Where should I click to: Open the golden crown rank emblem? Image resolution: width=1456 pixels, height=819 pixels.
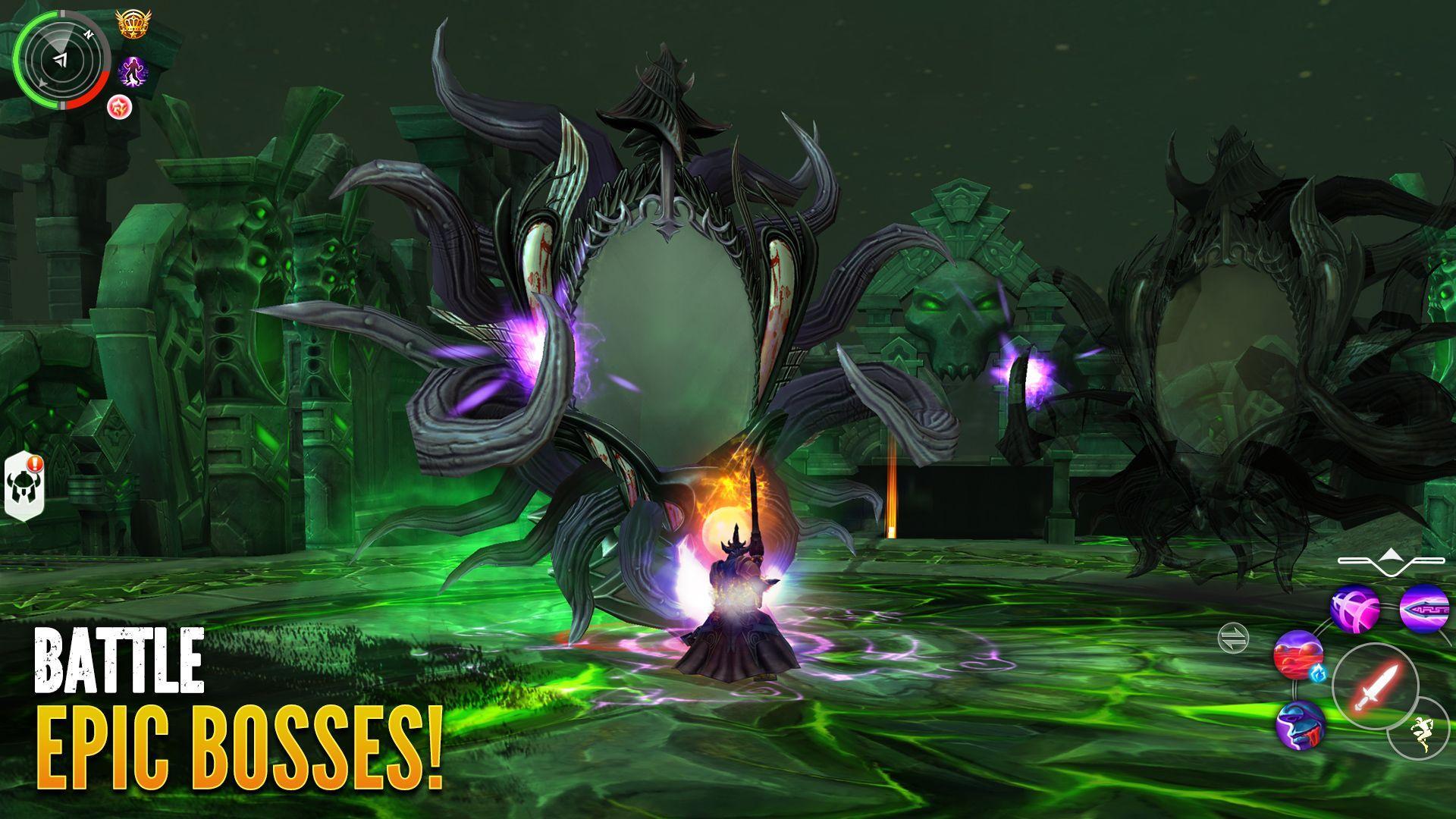[133, 23]
